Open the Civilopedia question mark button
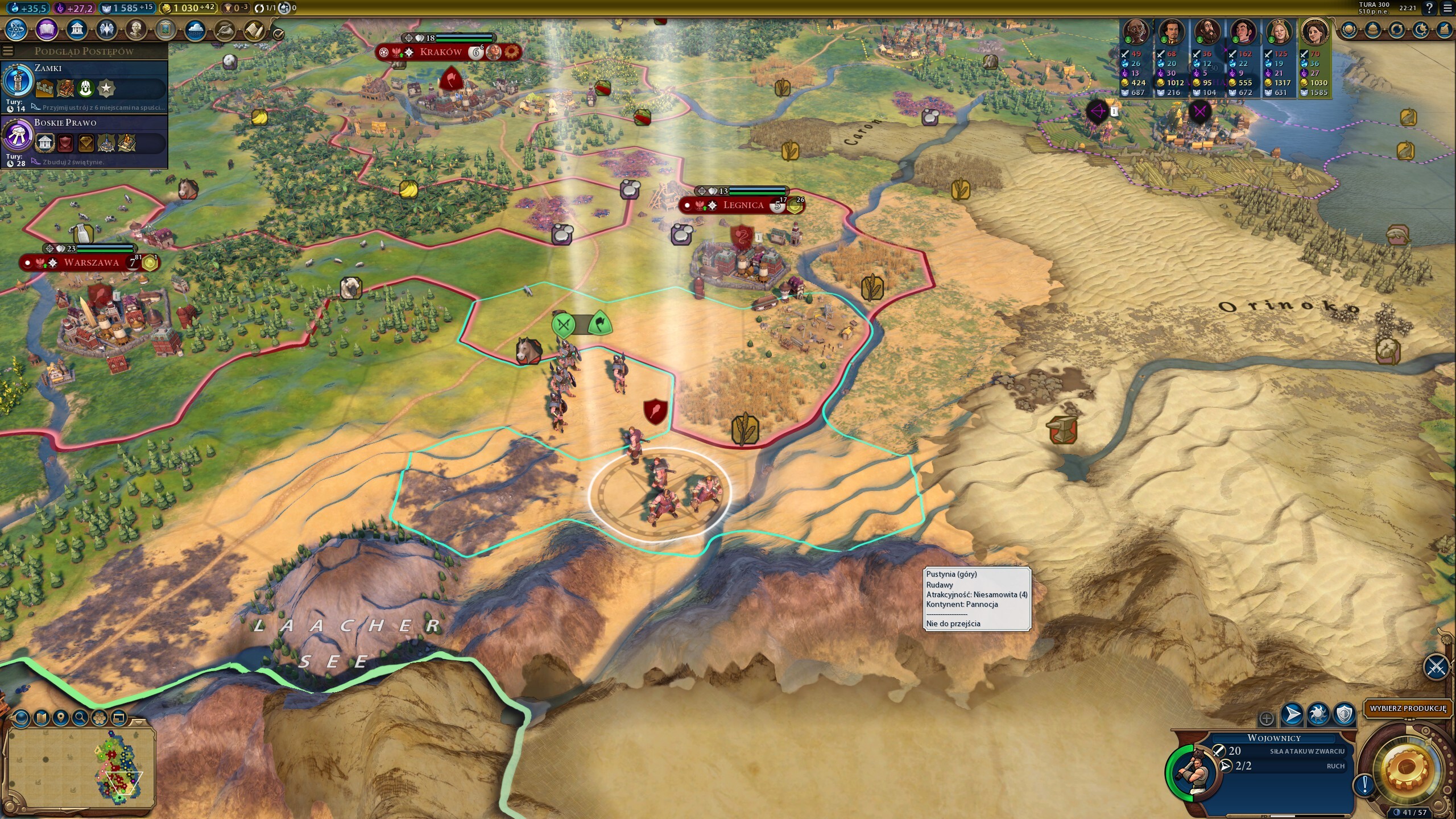The image size is (1456, 819). [x=1429, y=8]
